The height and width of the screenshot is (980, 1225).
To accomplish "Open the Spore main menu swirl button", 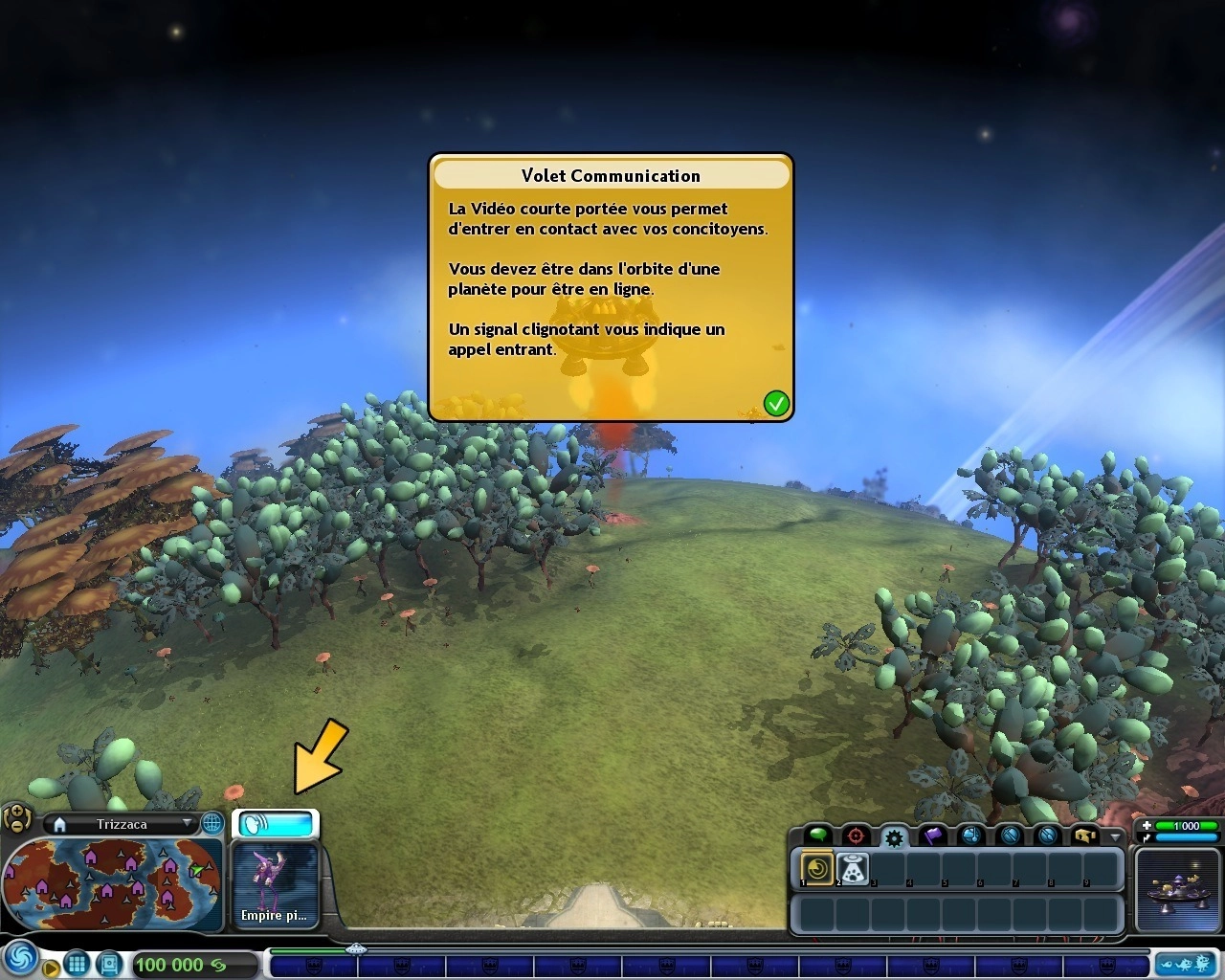I will tap(20, 959).
